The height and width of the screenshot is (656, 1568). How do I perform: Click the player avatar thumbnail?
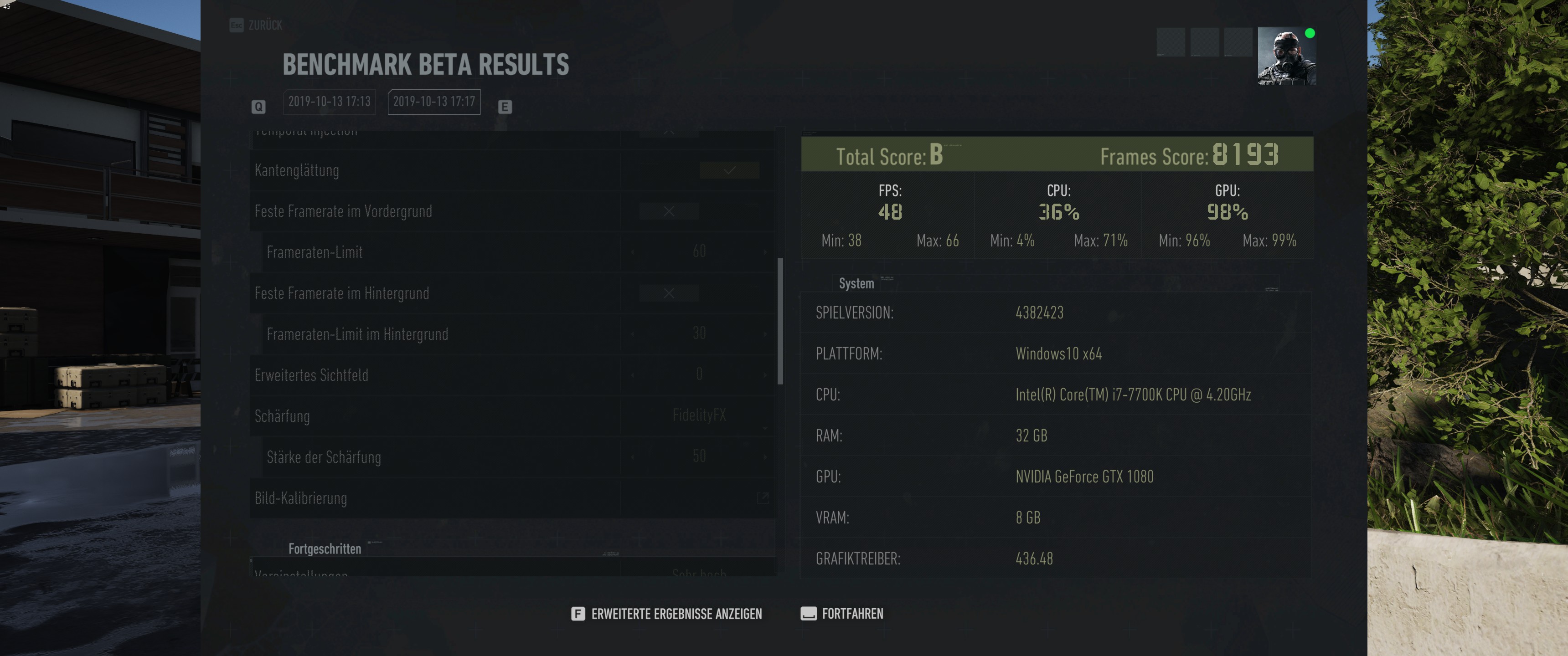coord(1286,56)
